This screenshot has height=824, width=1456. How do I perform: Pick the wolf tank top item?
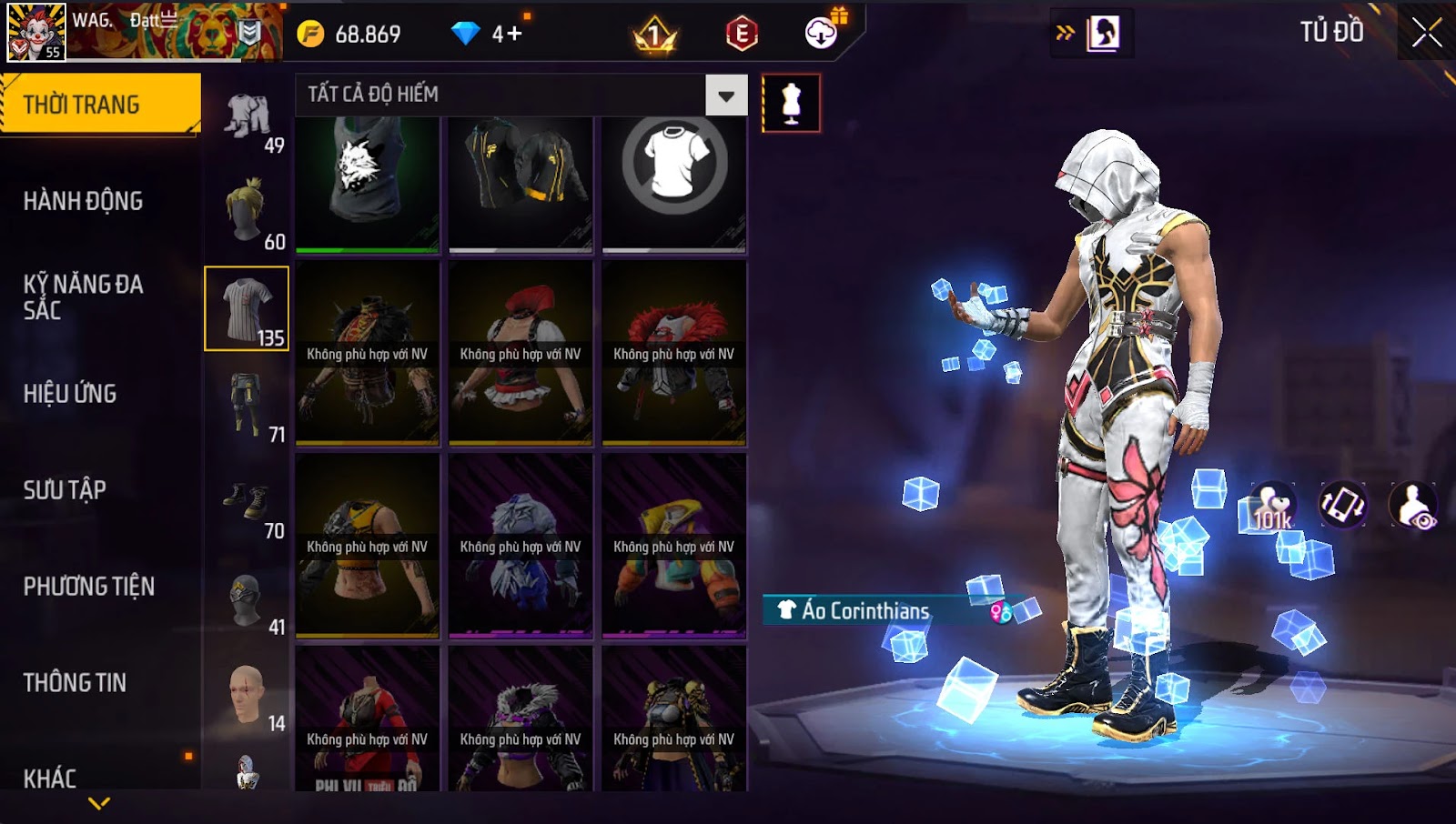point(367,183)
